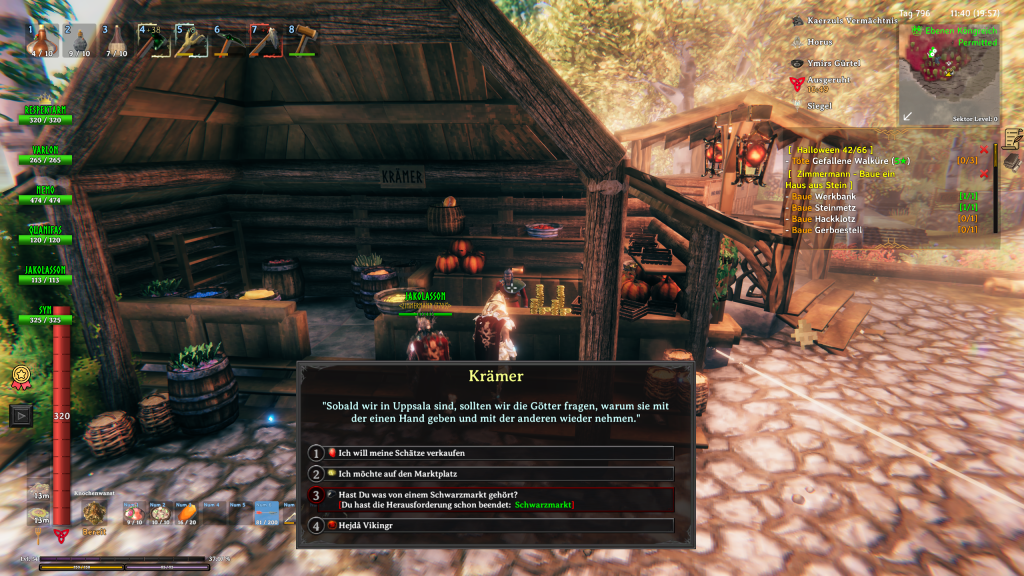Select the grey potion bottle in hotbar slot 2
This screenshot has height=576, width=1024.
click(x=80, y=41)
